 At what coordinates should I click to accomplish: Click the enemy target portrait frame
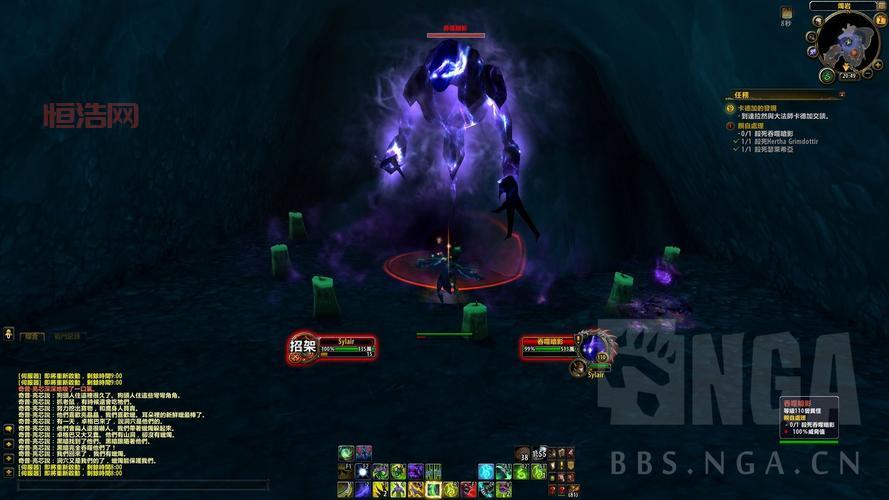point(595,347)
